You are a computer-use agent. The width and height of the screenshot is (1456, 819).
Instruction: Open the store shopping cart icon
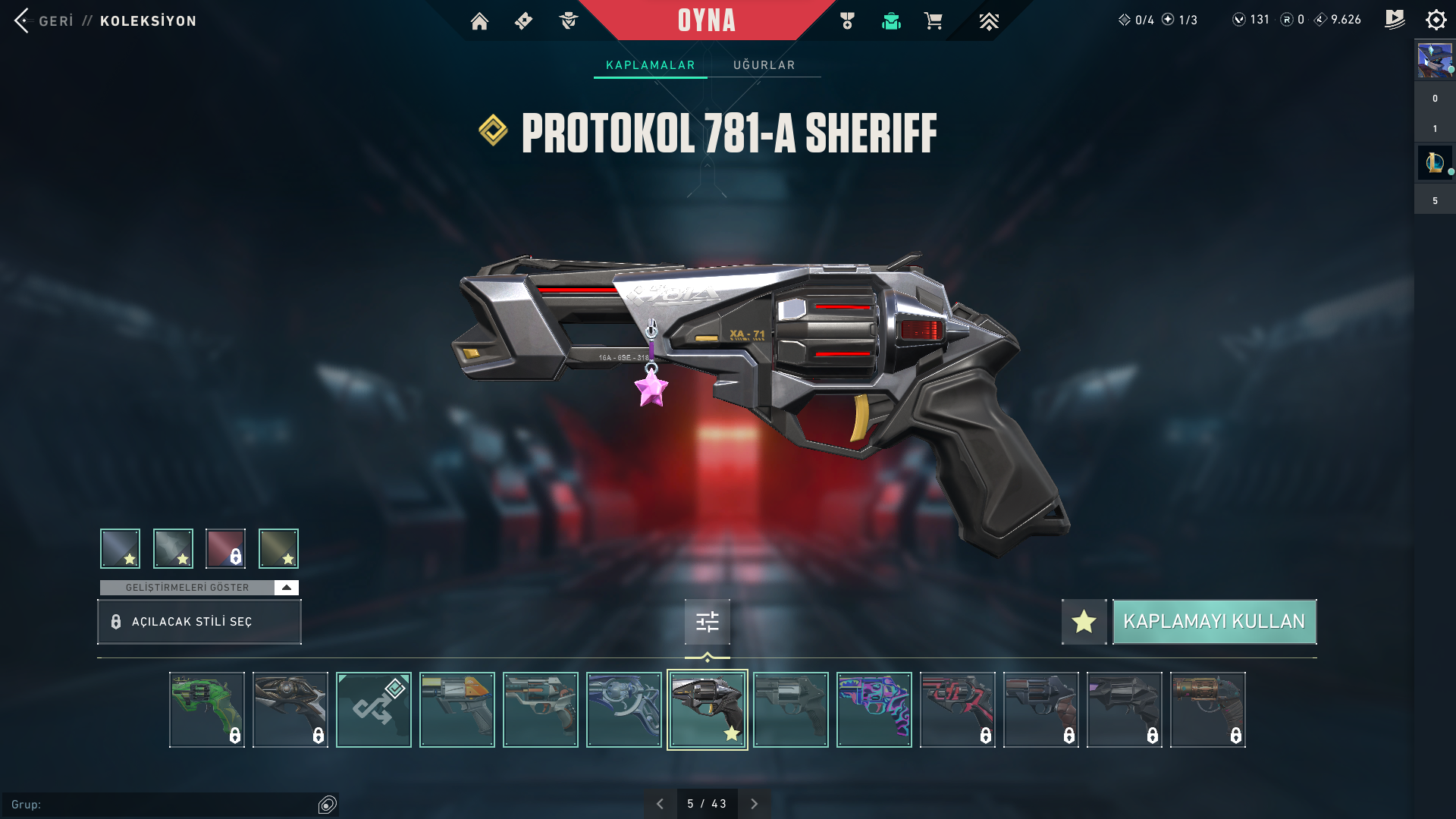pyautogui.click(x=933, y=21)
